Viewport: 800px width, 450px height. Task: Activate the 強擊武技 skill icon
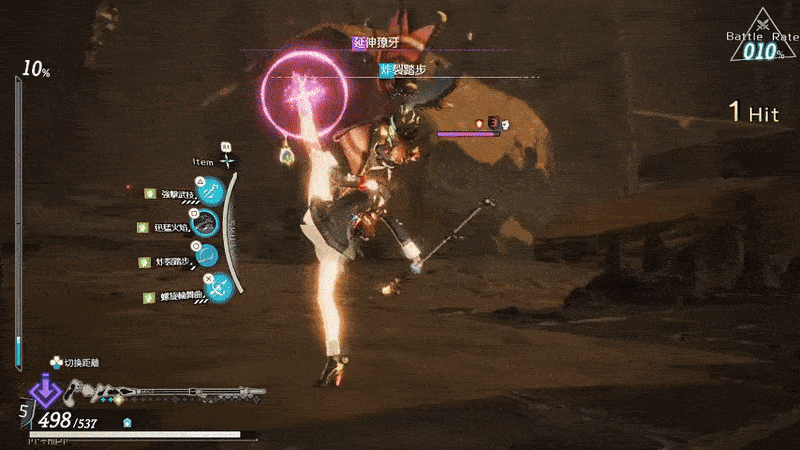tap(213, 191)
